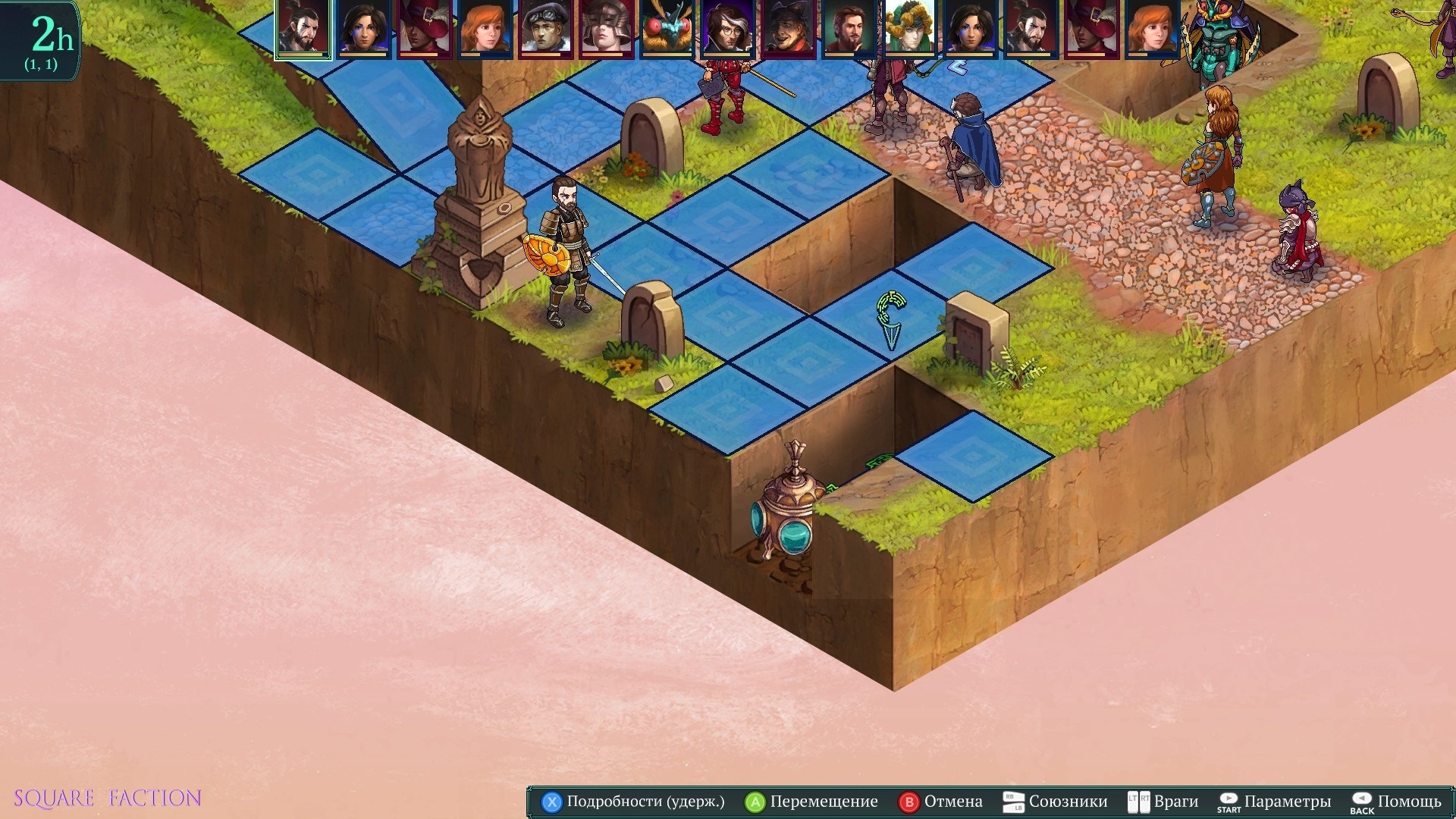Select the brown-bearded man in red portrait

pos(849,28)
